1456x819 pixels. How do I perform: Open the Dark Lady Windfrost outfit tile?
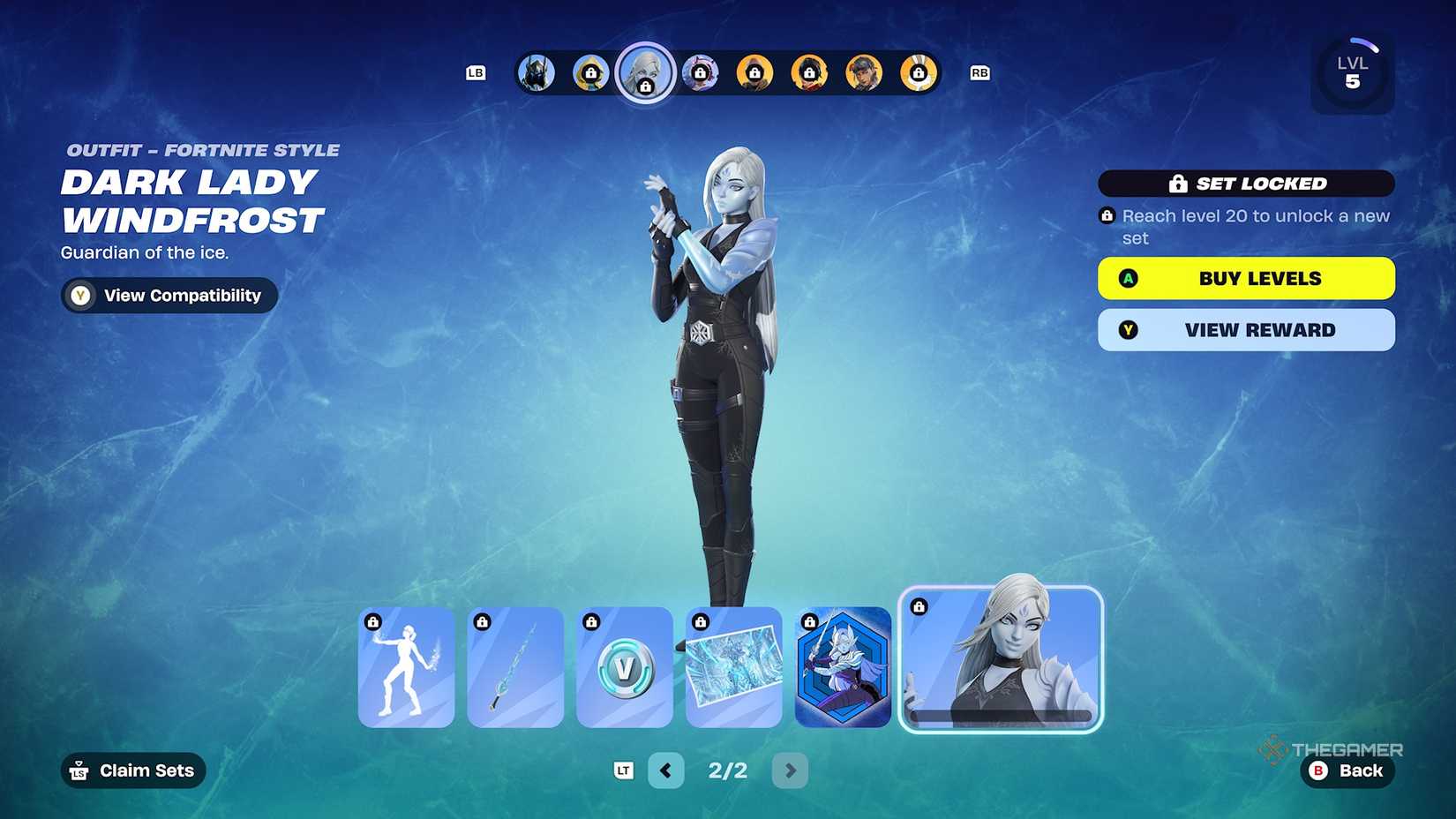pyautogui.click(x=1000, y=662)
